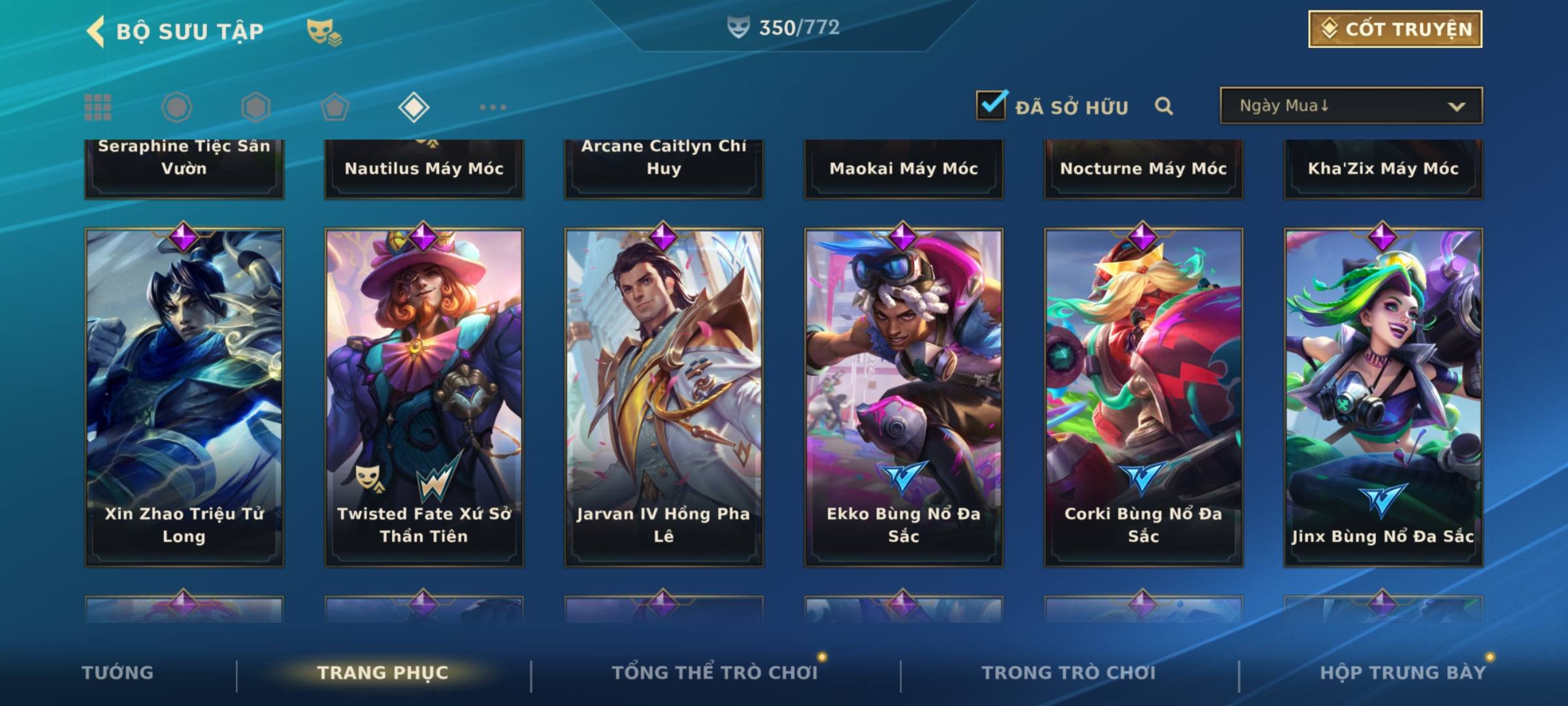Click the masks and coins icon
Screen dimensions: 1568x706
[x=324, y=31]
